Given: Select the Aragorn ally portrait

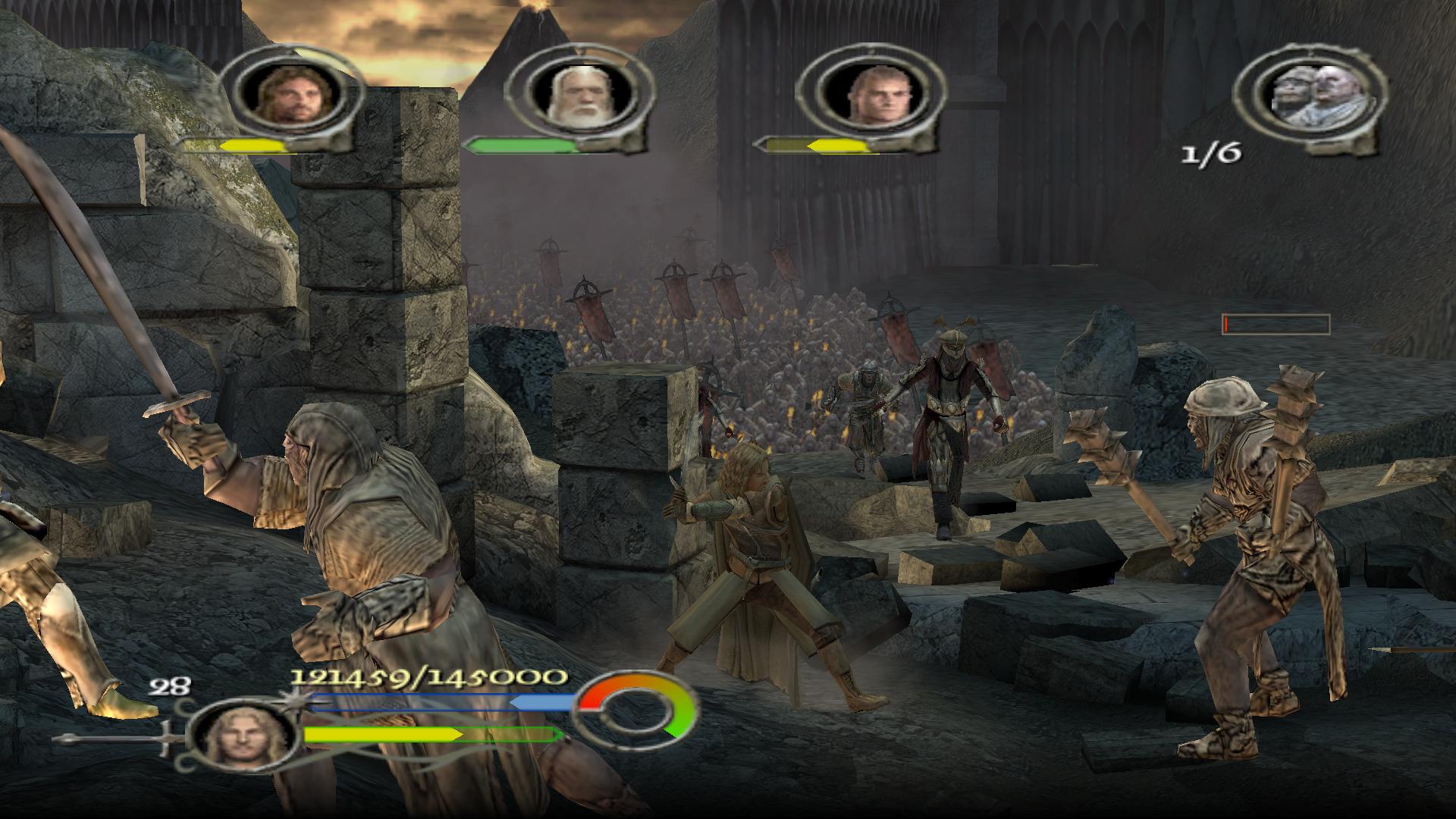Looking at the screenshot, I should click(289, 94).
